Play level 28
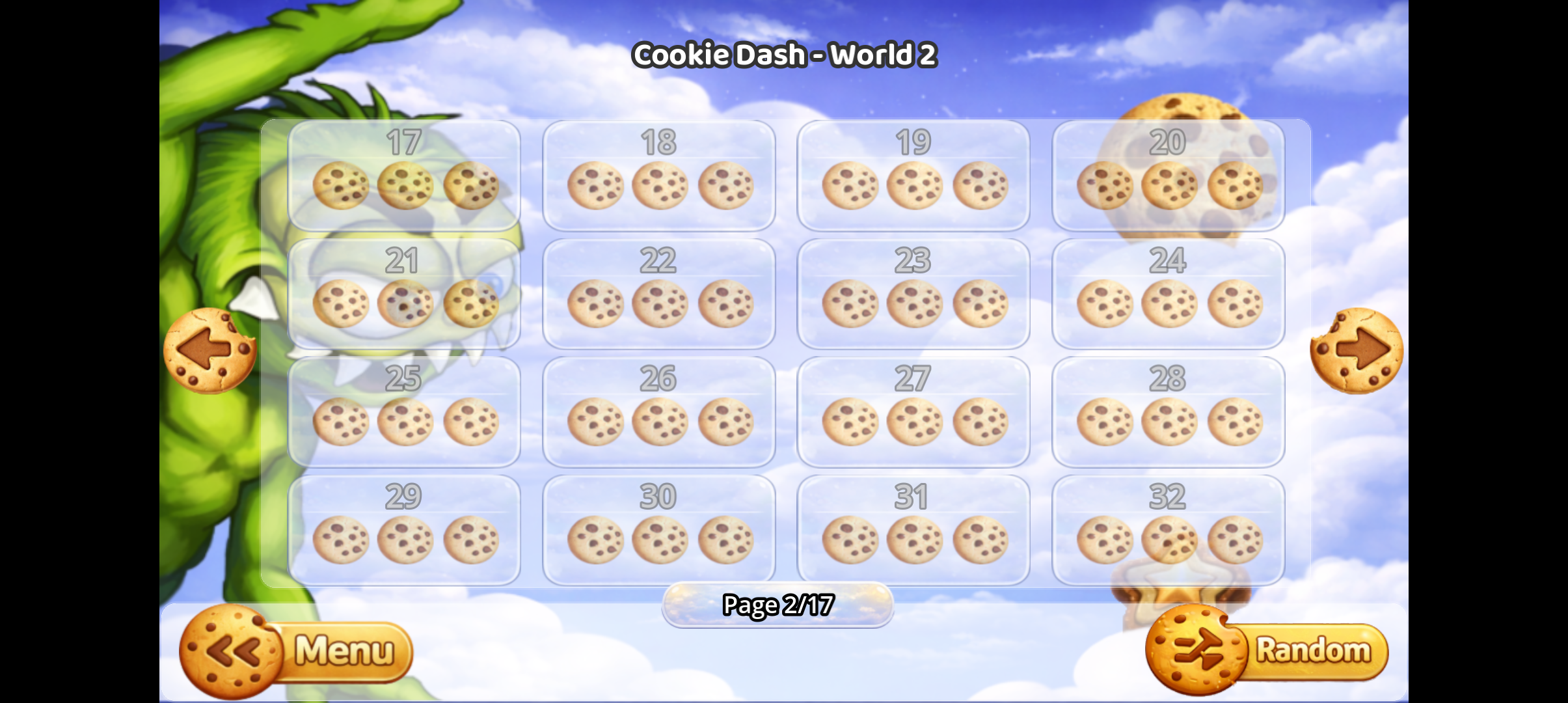This screenshot has height=703, width=1568. pos(1168,410)
